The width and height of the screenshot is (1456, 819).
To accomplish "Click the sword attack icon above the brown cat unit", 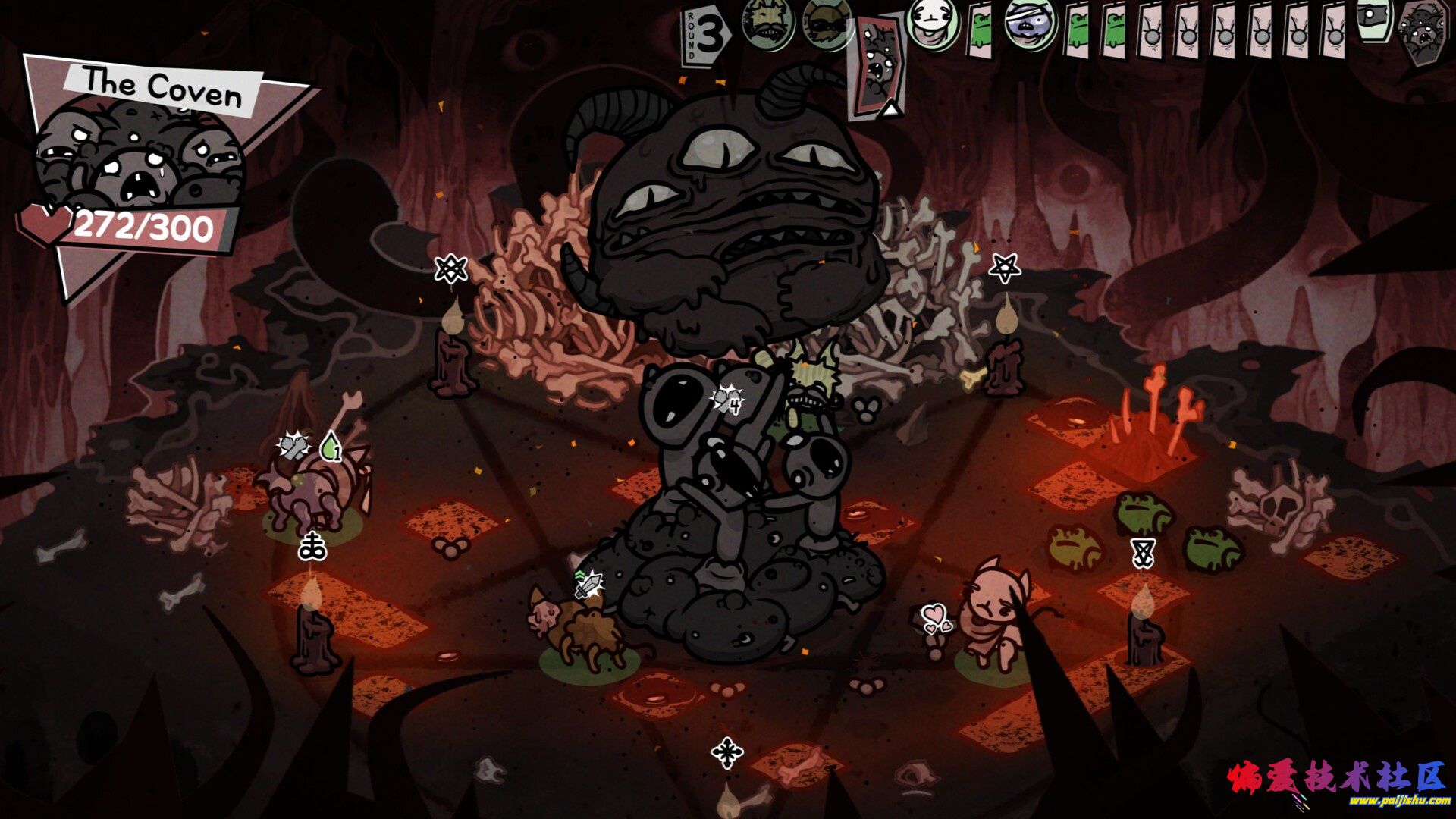I will coord(588,584).
